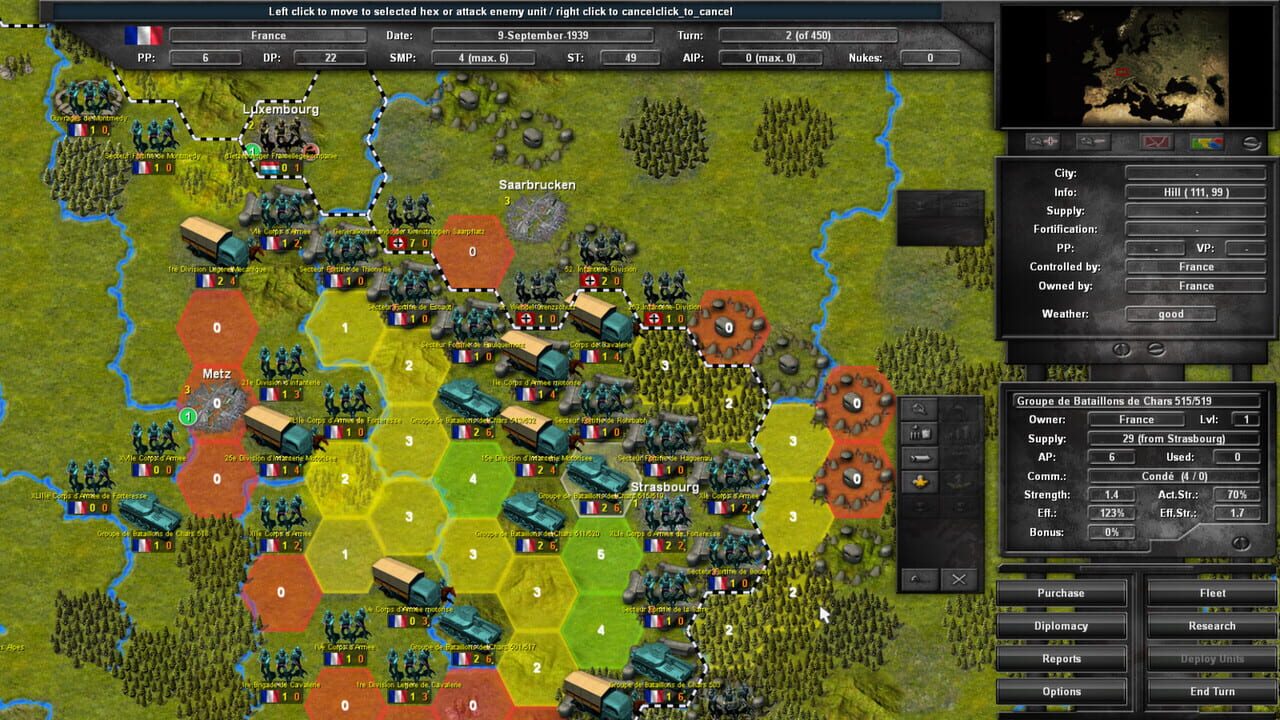Open the red flag map overlay icon
Viewport: 1280px width, 720px height.
1157,141
